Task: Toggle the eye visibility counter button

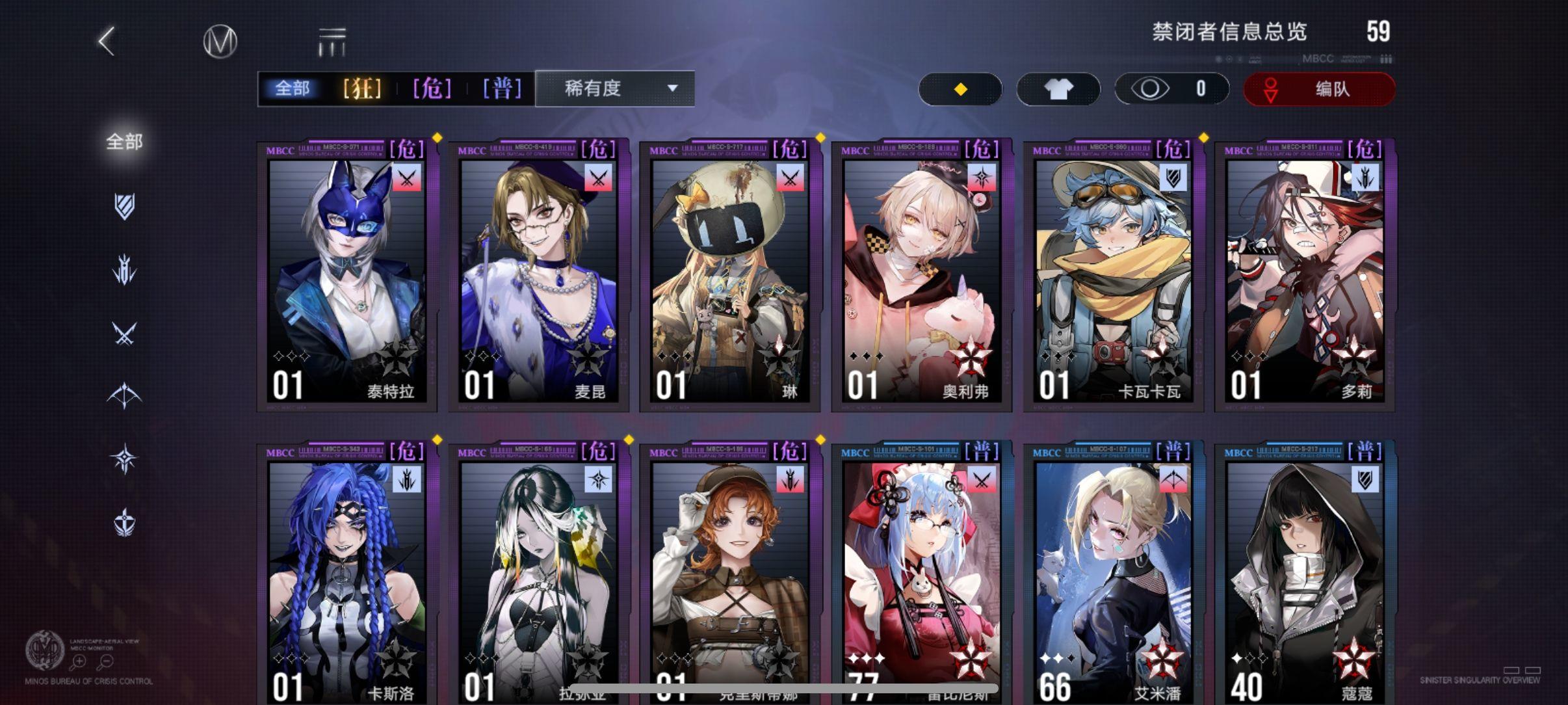Action: 1170,88
